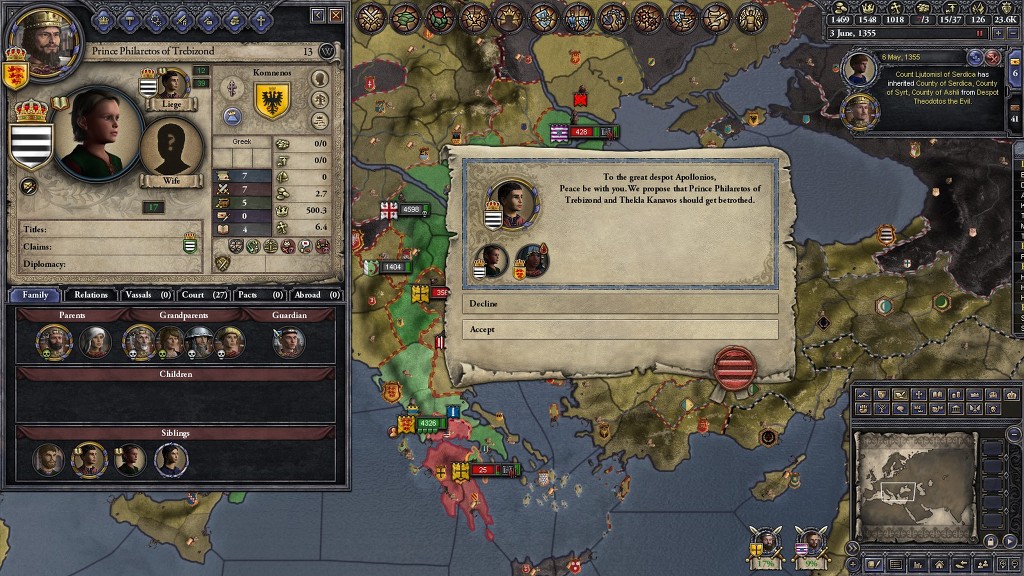Accept the betrothal proposal
The width and height of the screenshot is (1024, 576).
tap(620, 329)
